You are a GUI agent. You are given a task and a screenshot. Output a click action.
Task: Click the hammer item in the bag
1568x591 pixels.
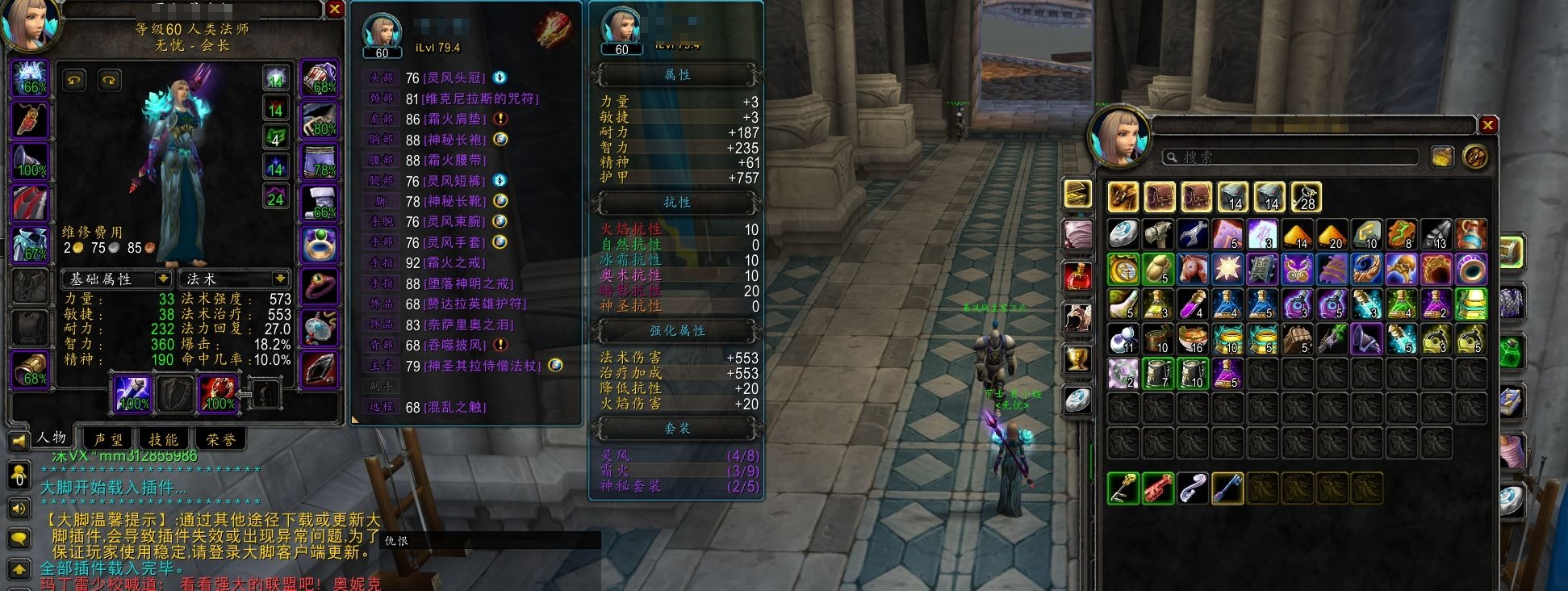(1157, 234)
